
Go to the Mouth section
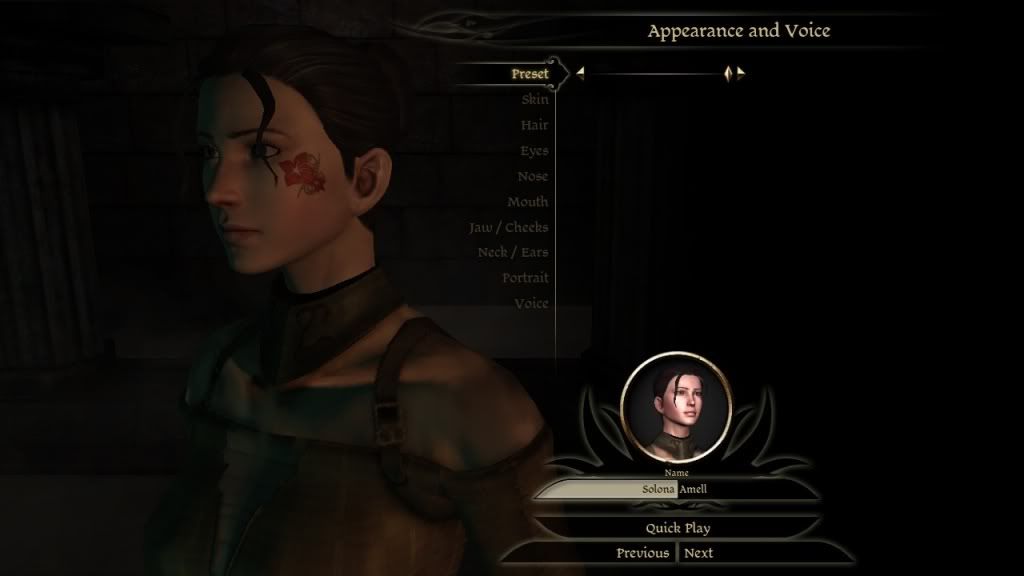point(528,202)
